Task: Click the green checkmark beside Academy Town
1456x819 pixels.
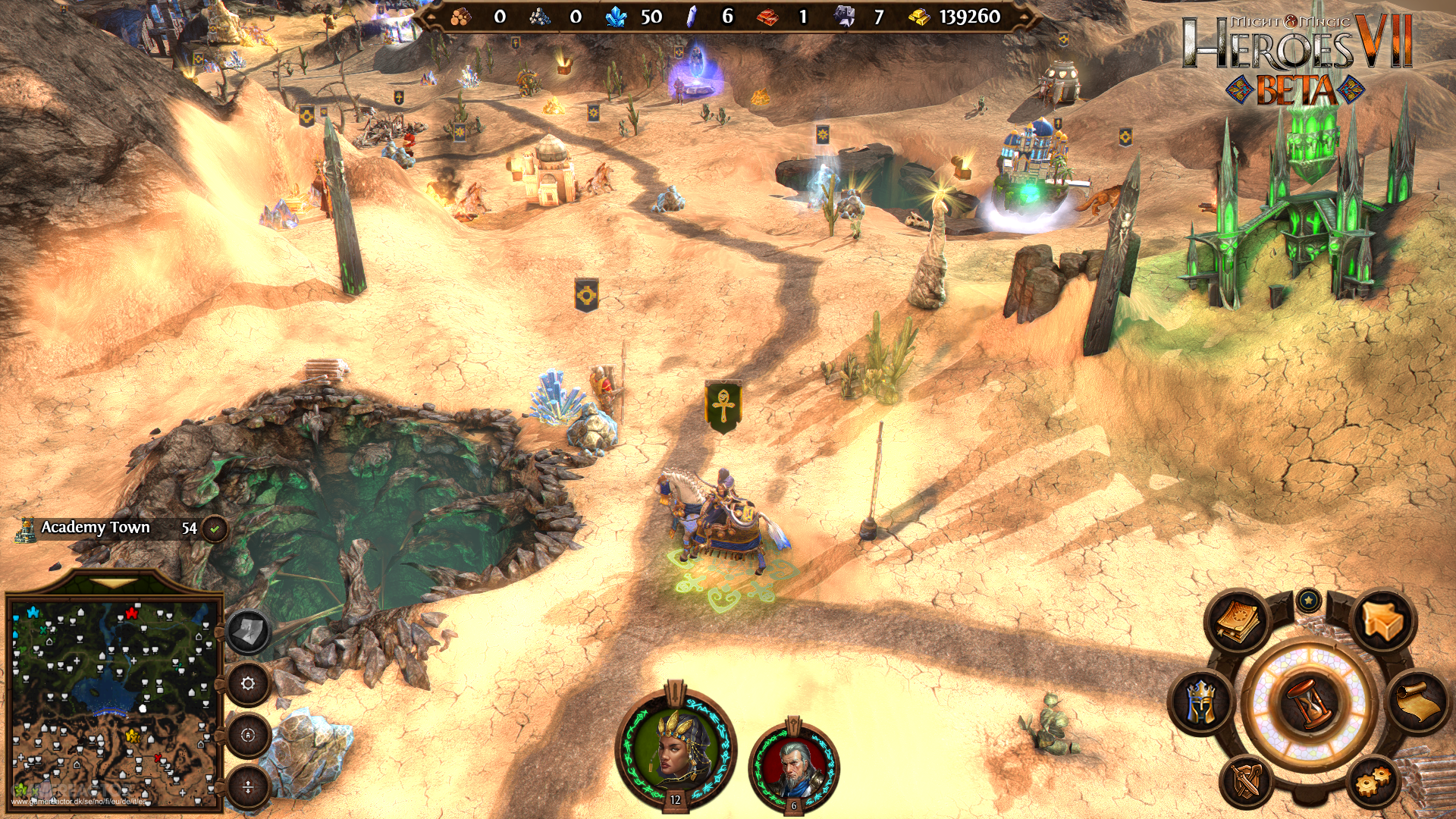Action: 215,529
